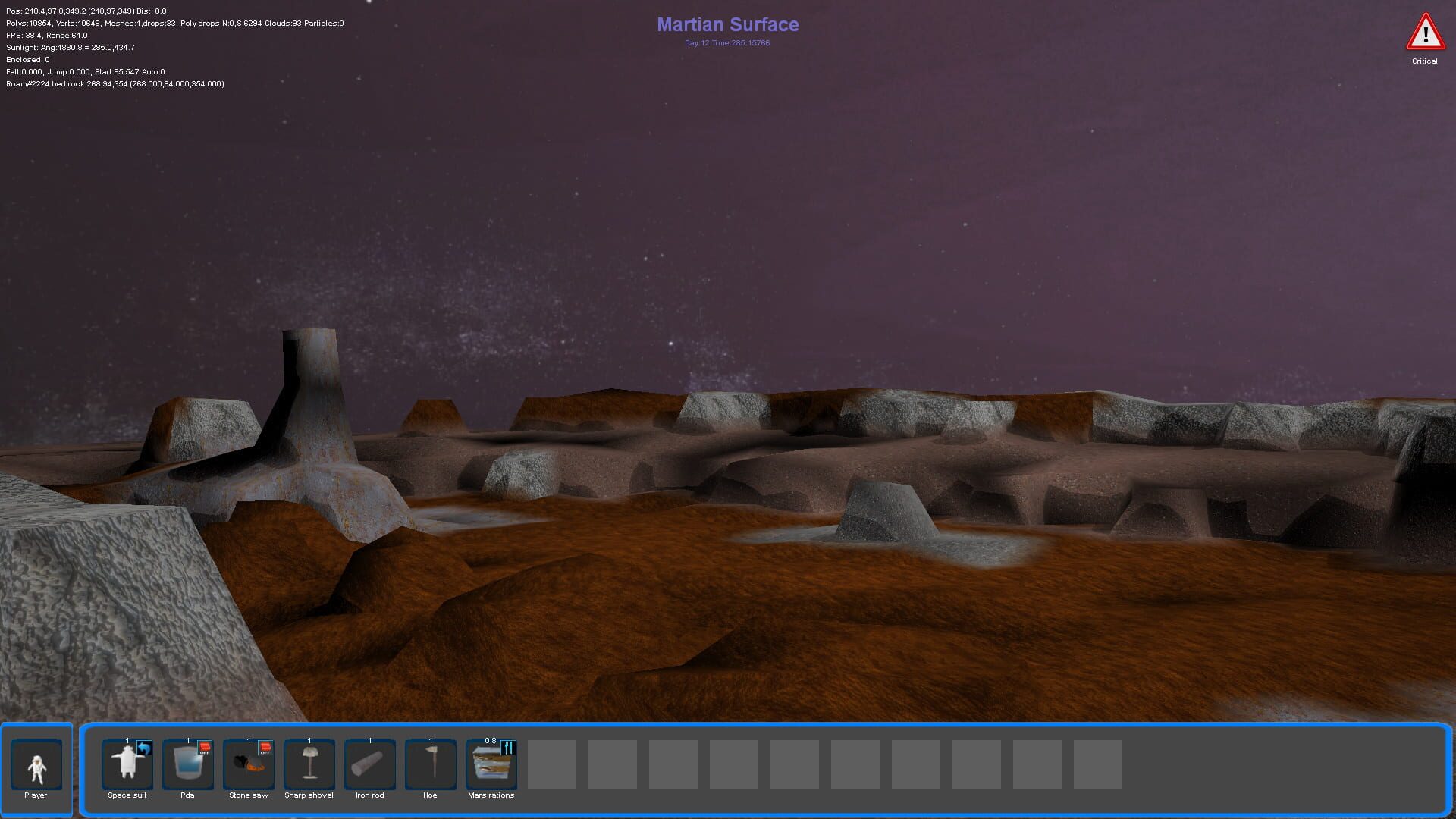Click the Critical label text

pyautogui.click(x=1425, y=61)
